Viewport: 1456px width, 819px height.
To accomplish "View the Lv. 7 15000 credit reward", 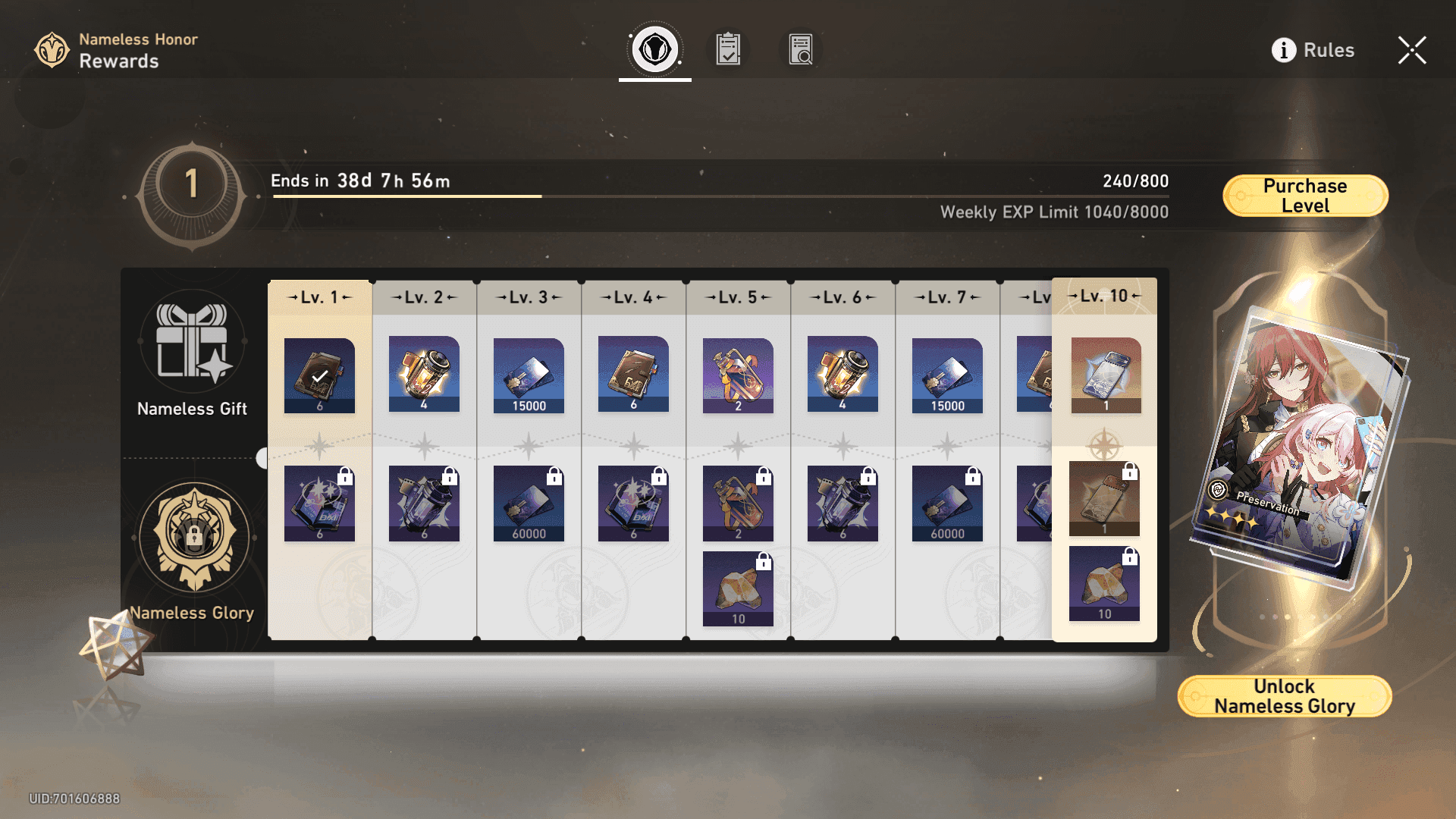I will [x=947, y=375].
